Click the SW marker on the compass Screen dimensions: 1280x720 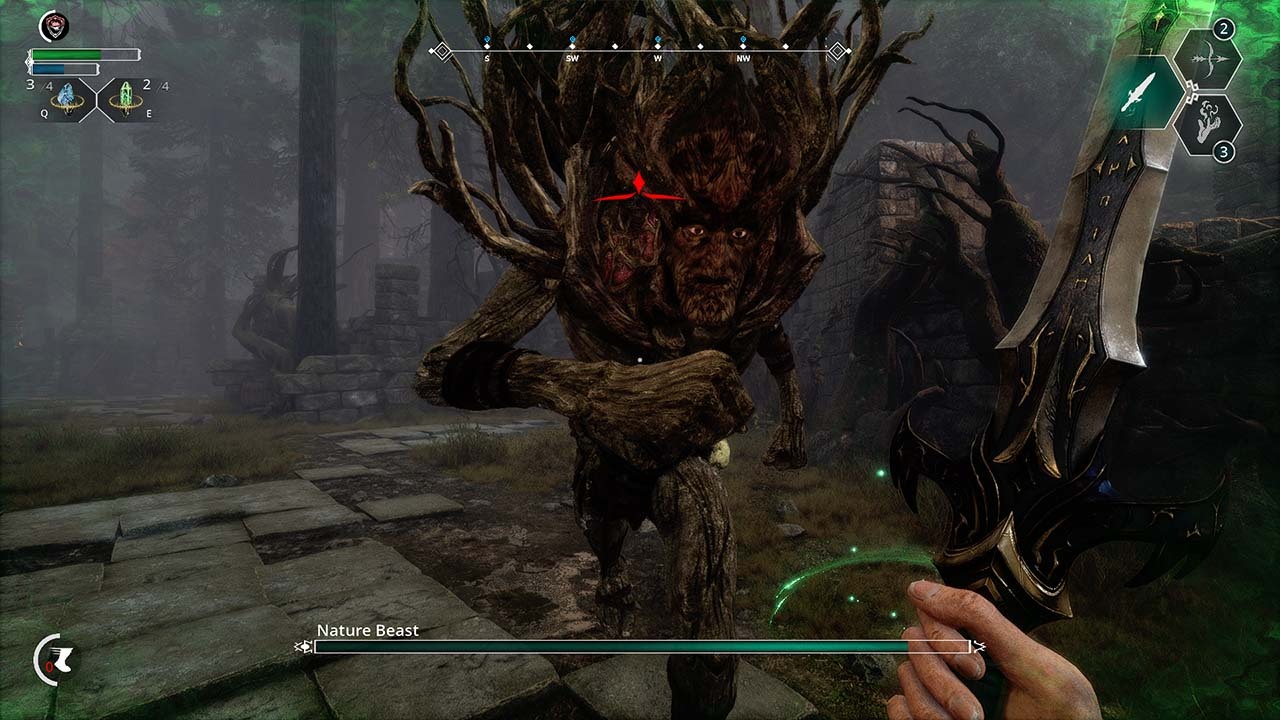(572, 58)
